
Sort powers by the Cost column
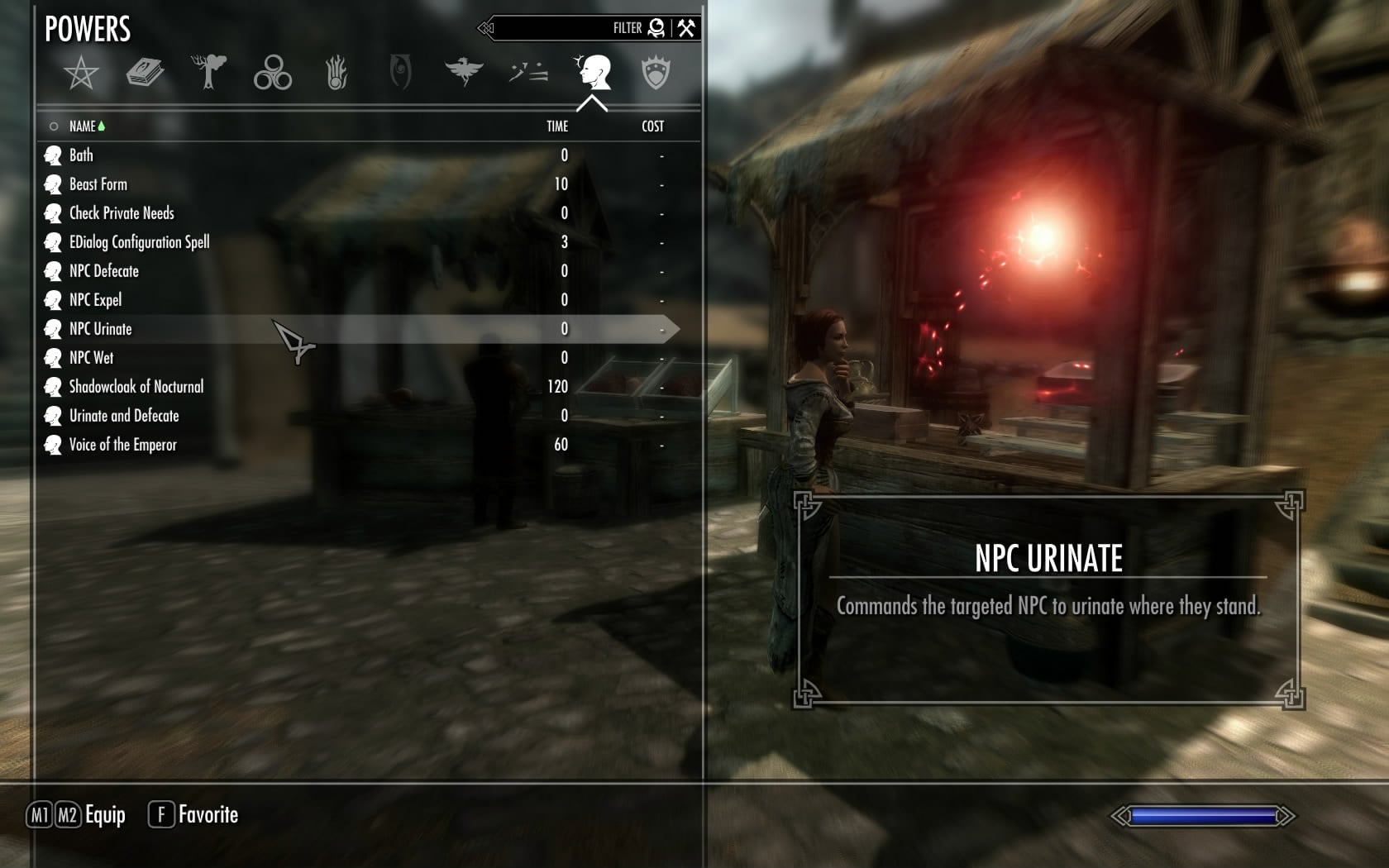click(x=652, y=126)
